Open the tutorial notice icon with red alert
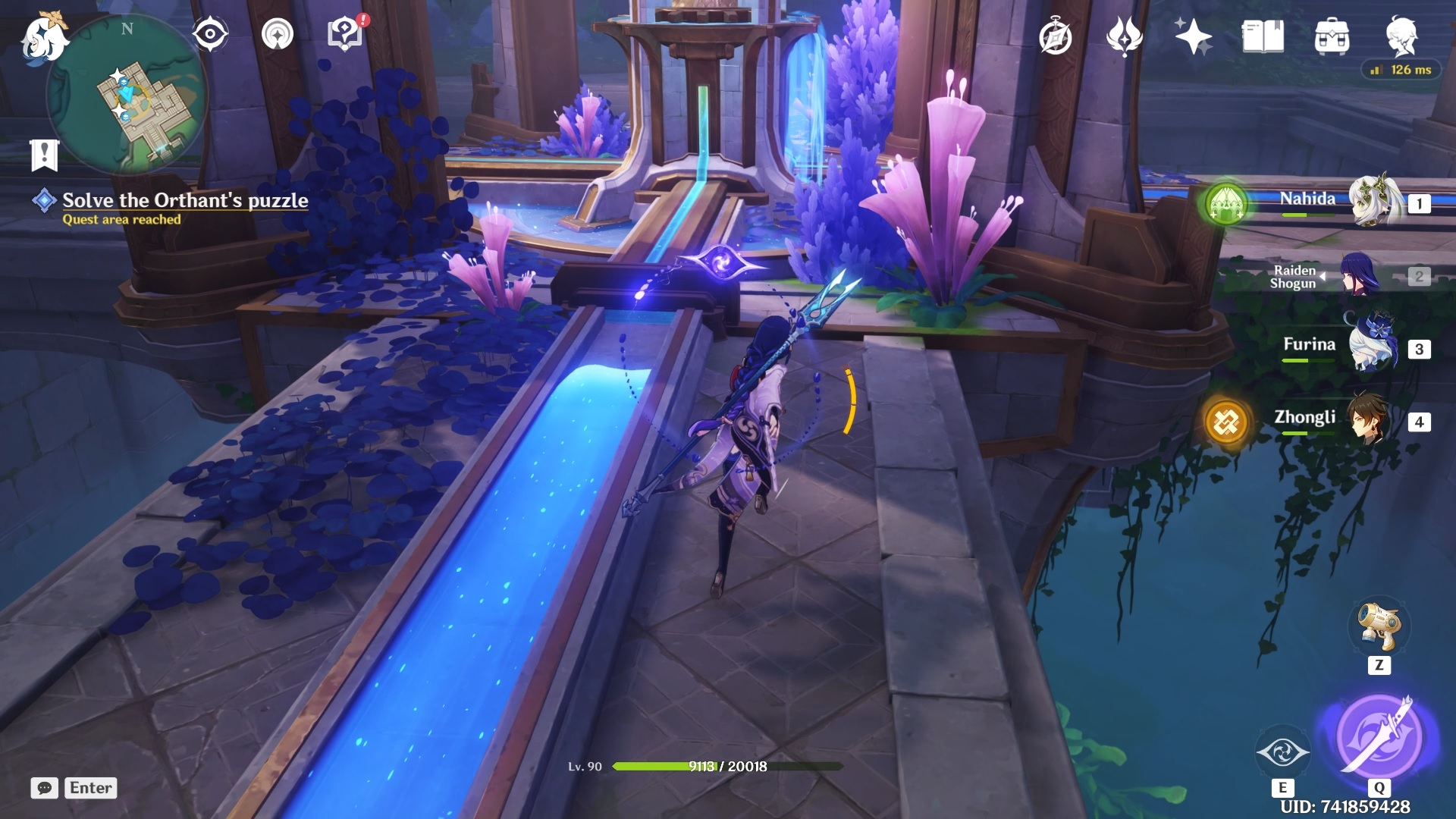 (x=345, y=34)
